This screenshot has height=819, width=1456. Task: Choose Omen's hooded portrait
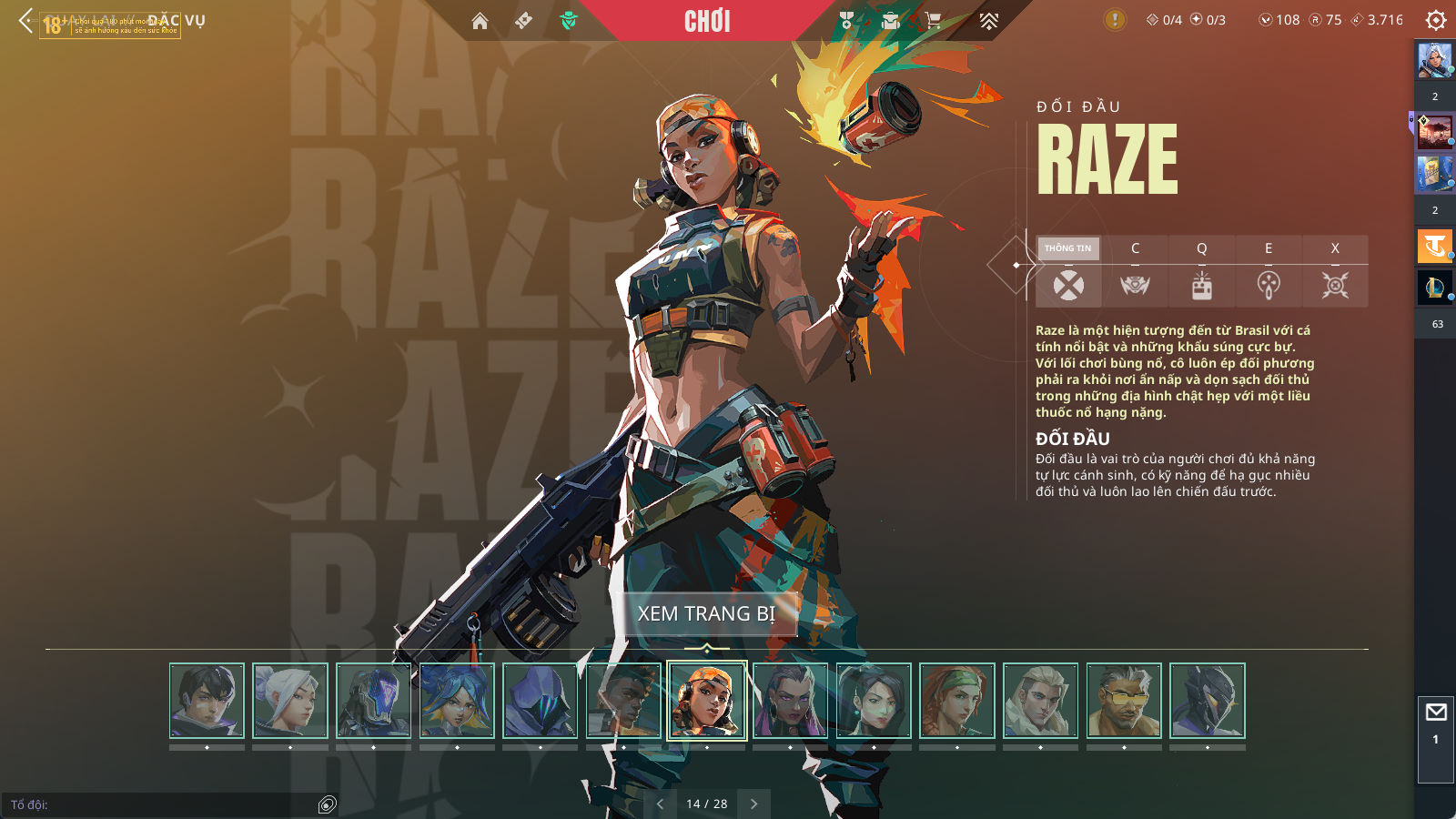click(541, 700)
